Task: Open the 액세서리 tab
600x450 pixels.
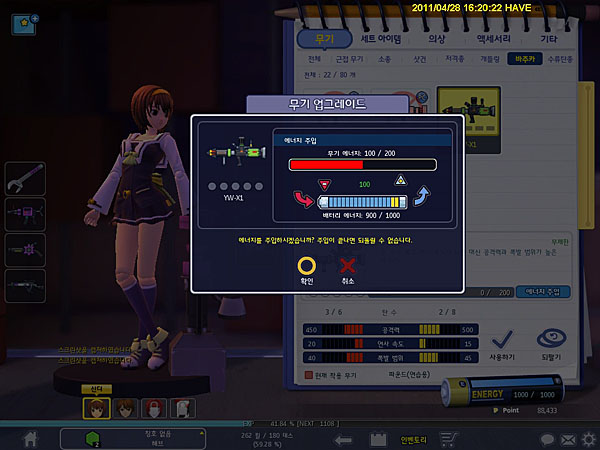Action: (493, 39)
